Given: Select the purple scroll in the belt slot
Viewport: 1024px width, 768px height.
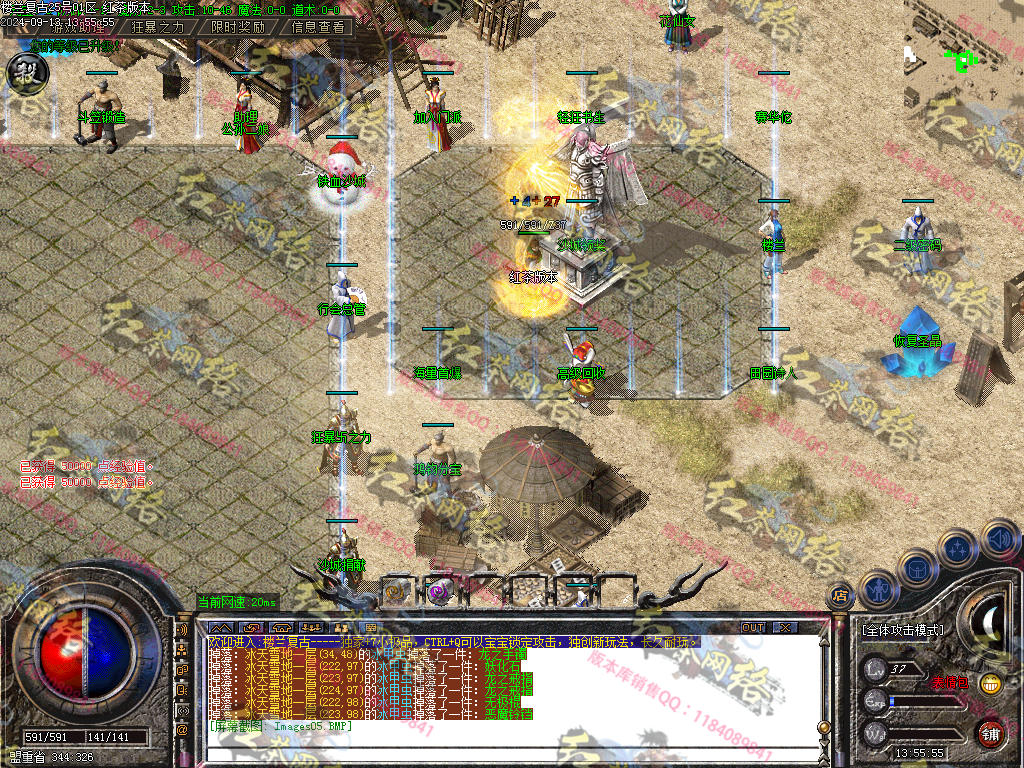Looking at the screenshot, I should (x=438, y=591).
